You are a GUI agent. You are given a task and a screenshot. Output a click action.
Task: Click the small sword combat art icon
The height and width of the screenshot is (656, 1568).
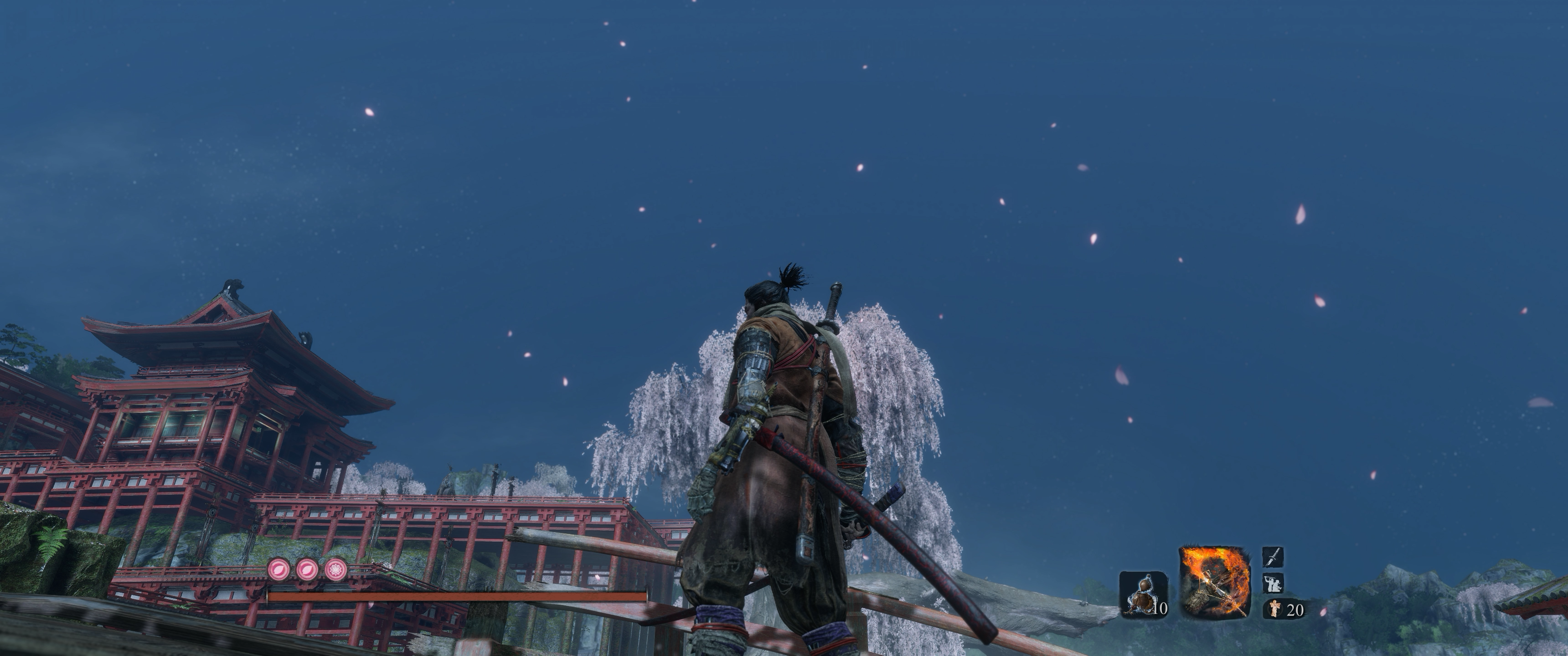(1274, 557)
